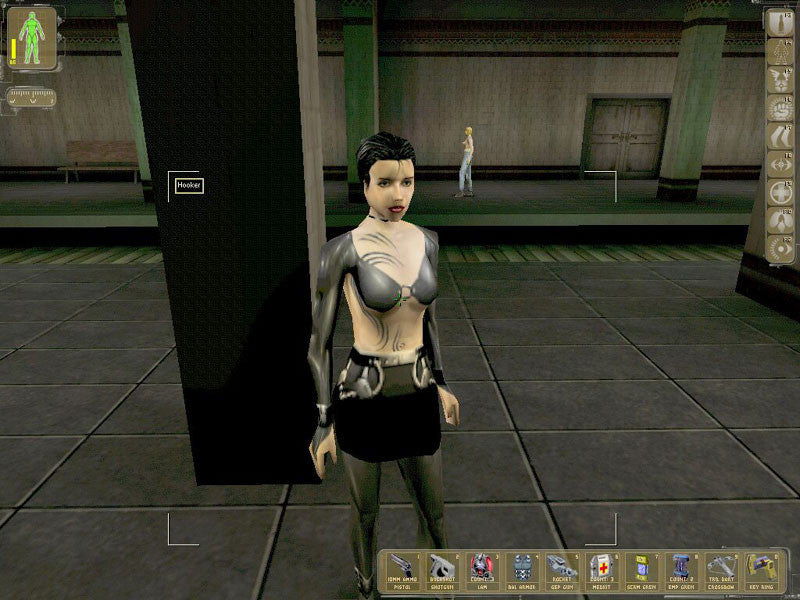Equip the Crossbow from the belt
Screen dimensions: 800x600
720,571
